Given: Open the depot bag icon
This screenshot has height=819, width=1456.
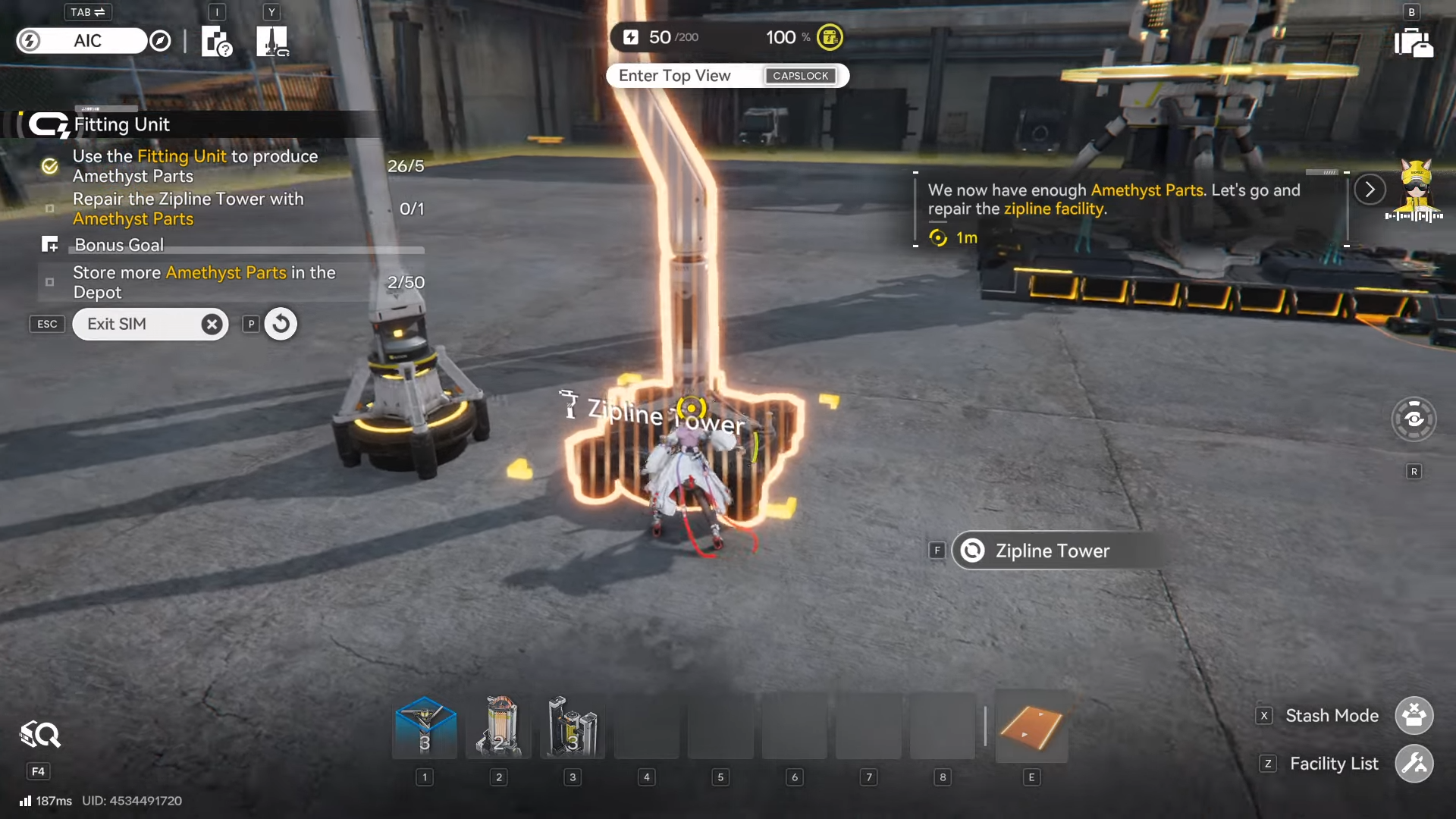Looking at the screenshot, I should [1414, 42].
